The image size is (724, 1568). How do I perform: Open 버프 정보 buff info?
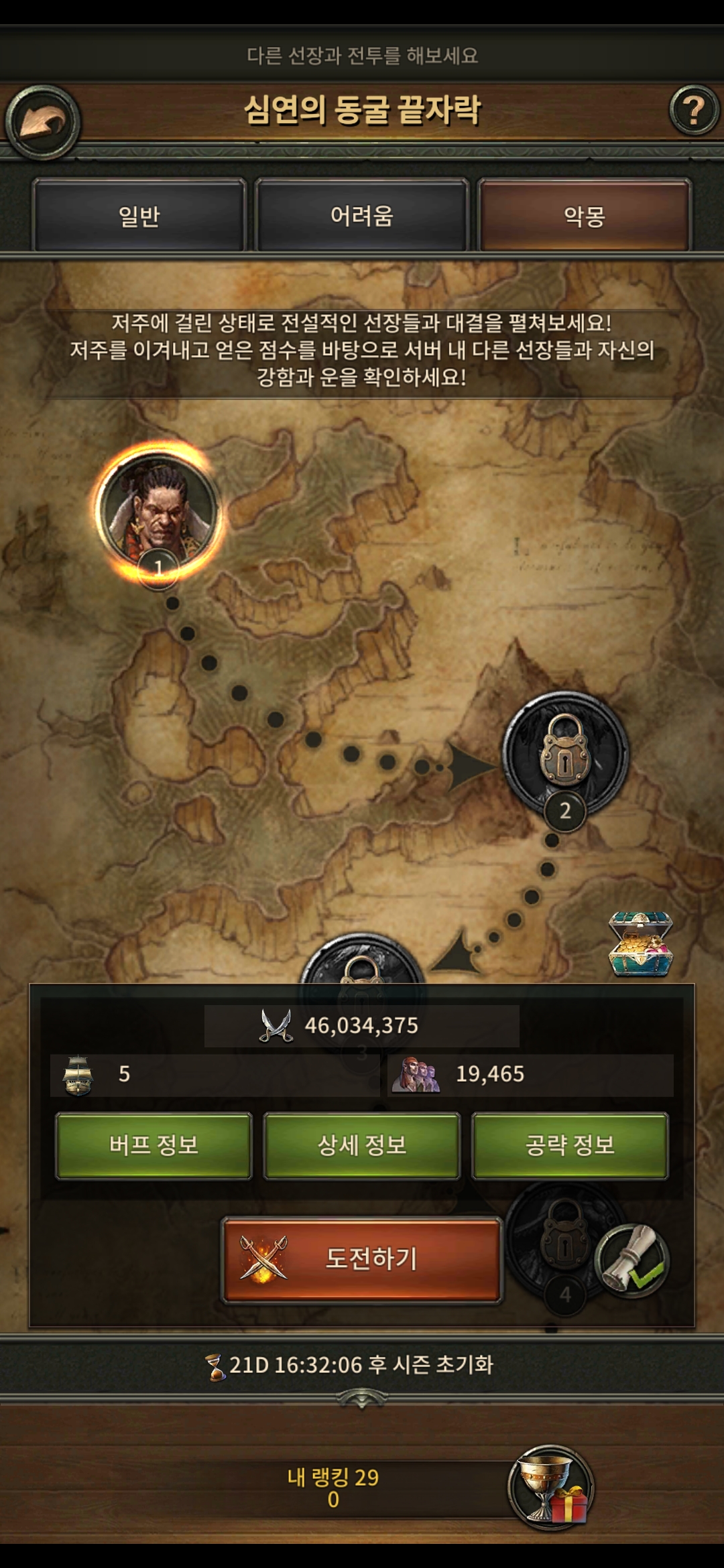(x=154, y=1145)
